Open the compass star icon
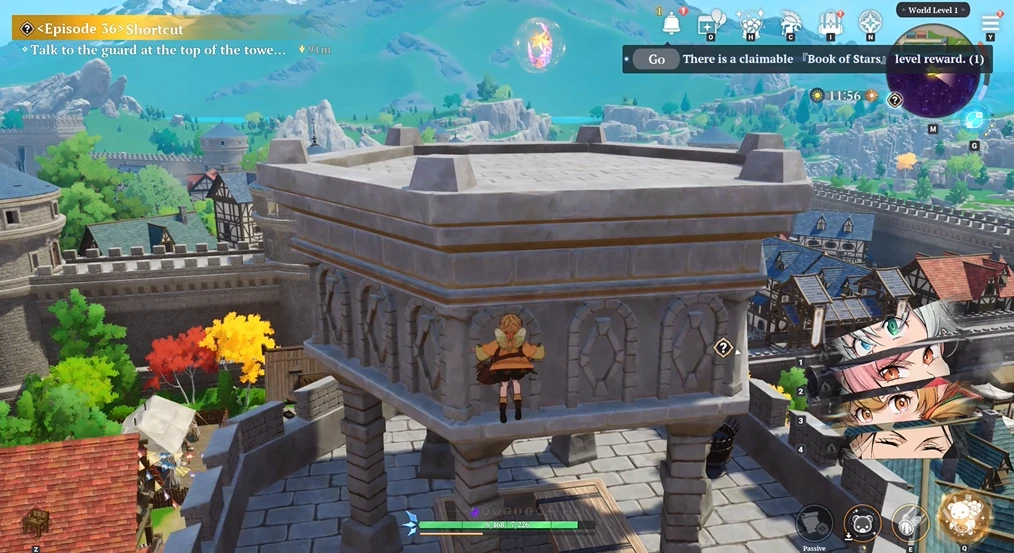 [870, 23]
